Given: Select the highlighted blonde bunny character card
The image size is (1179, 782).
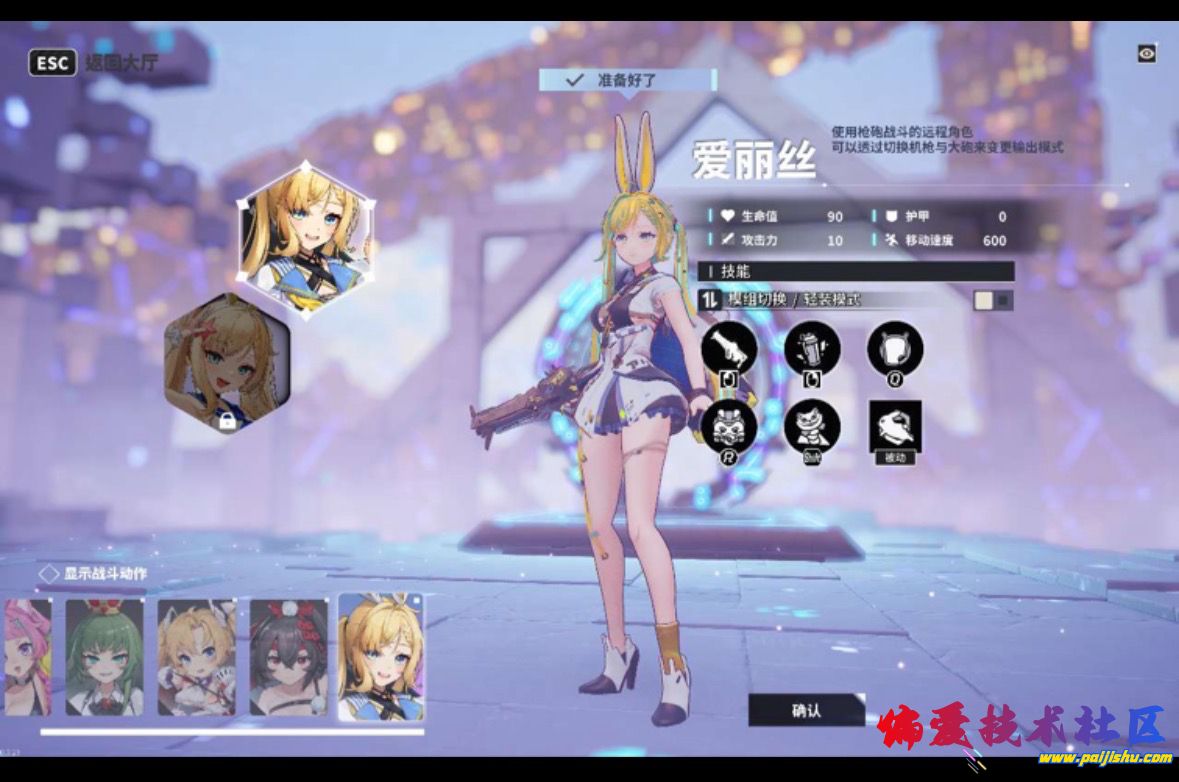Looking at the screenshot, I should coord(380,657).
